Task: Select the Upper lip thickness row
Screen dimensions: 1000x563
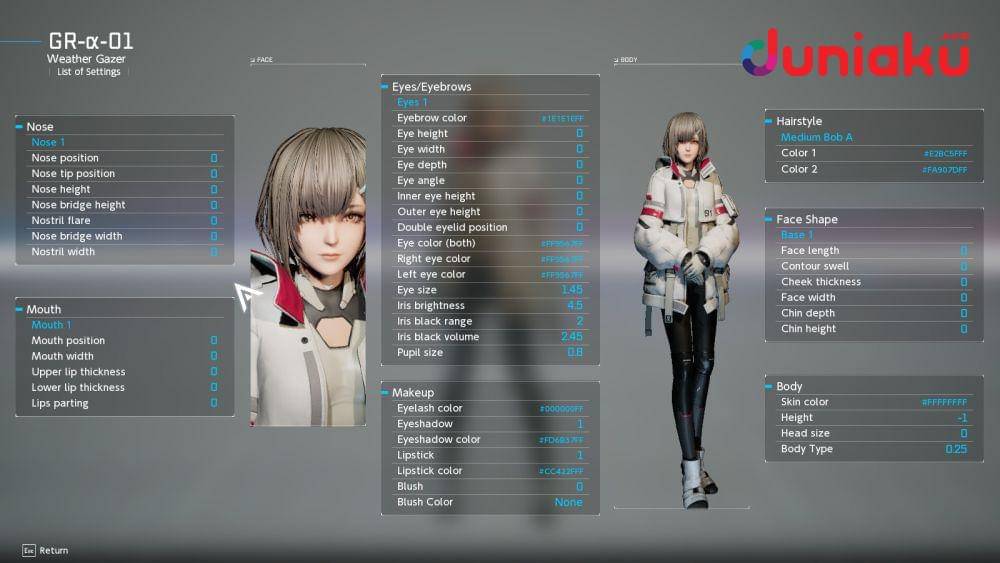Action: (124, 372)
